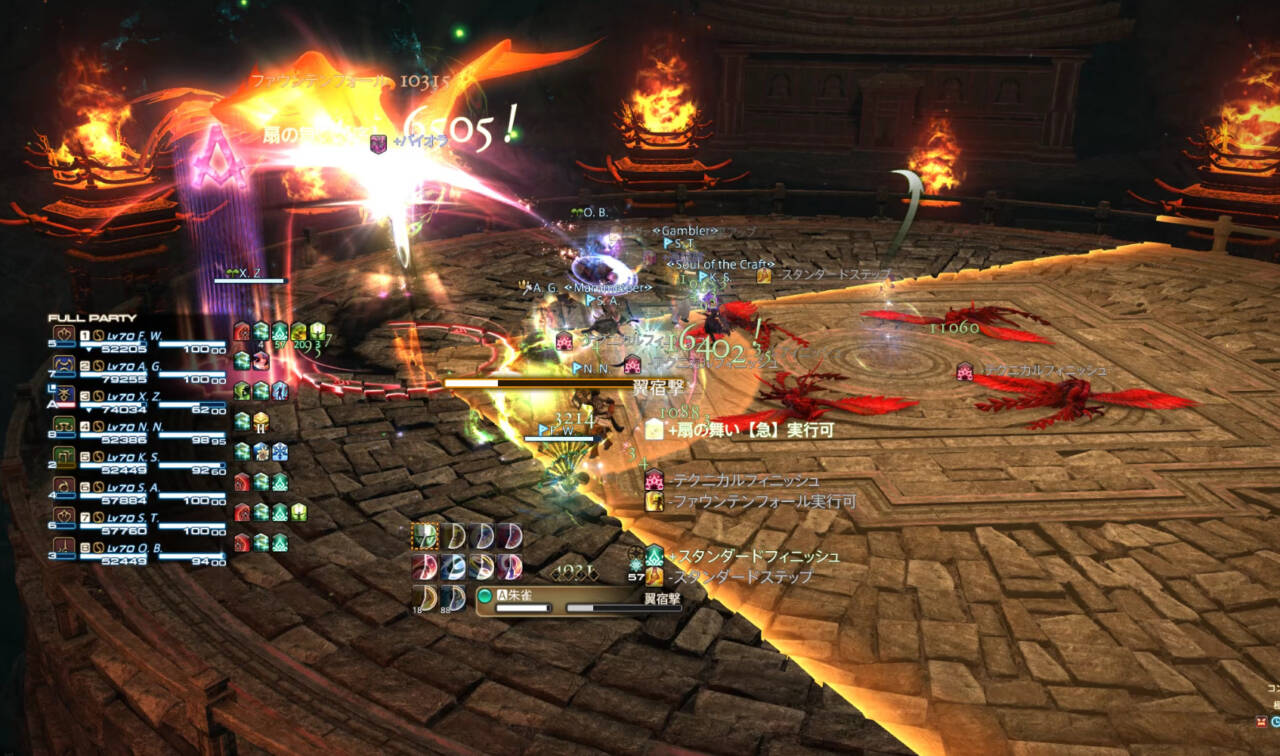Screen dimensions: 1280x756
Task: Click the snowflake icon beside the step gauge
Action: tap(634, 565)
